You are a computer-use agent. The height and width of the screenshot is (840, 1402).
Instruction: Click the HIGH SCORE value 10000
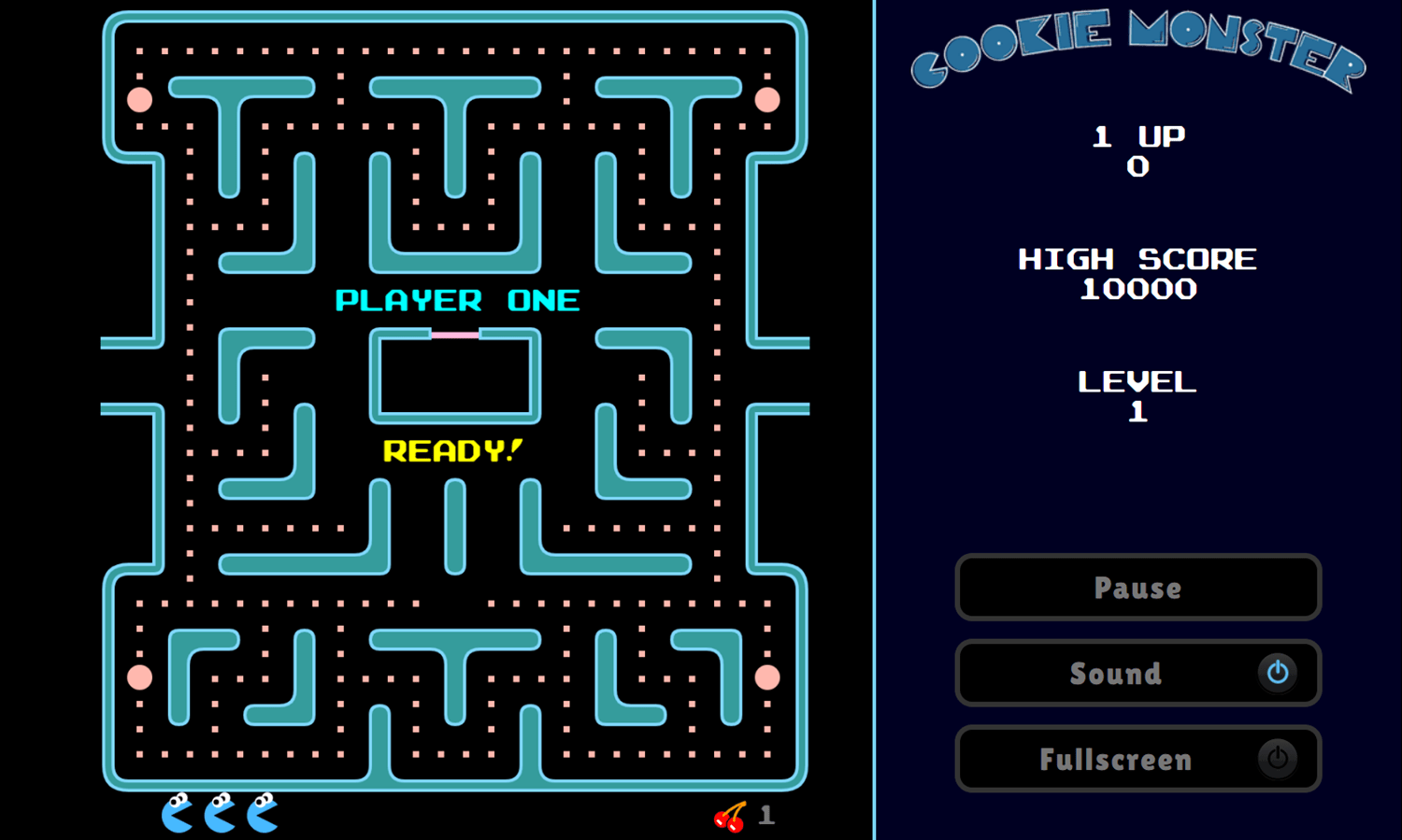(x=1137, y=290)
